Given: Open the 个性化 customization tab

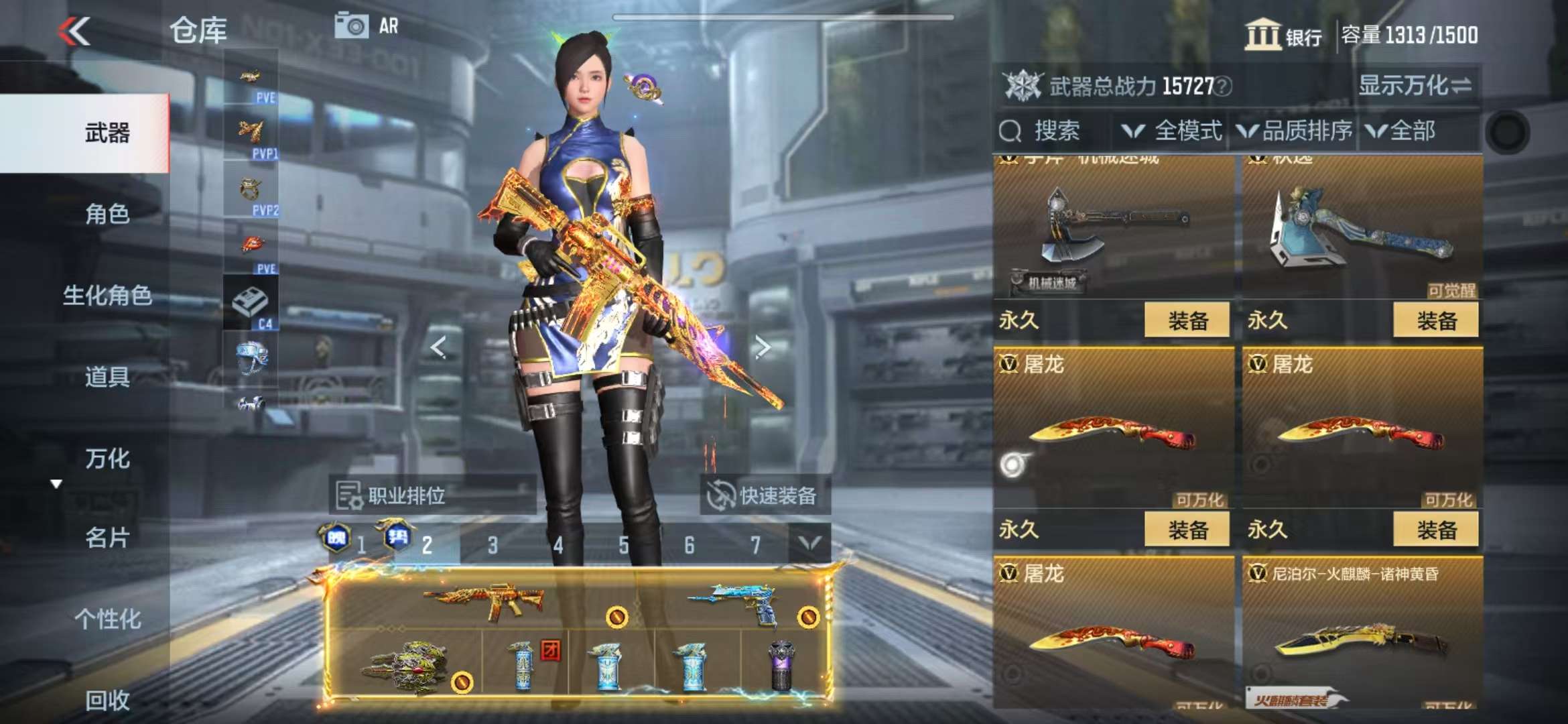Looking at the screenshot, I should pyautogui.click(x=107, y=619).
